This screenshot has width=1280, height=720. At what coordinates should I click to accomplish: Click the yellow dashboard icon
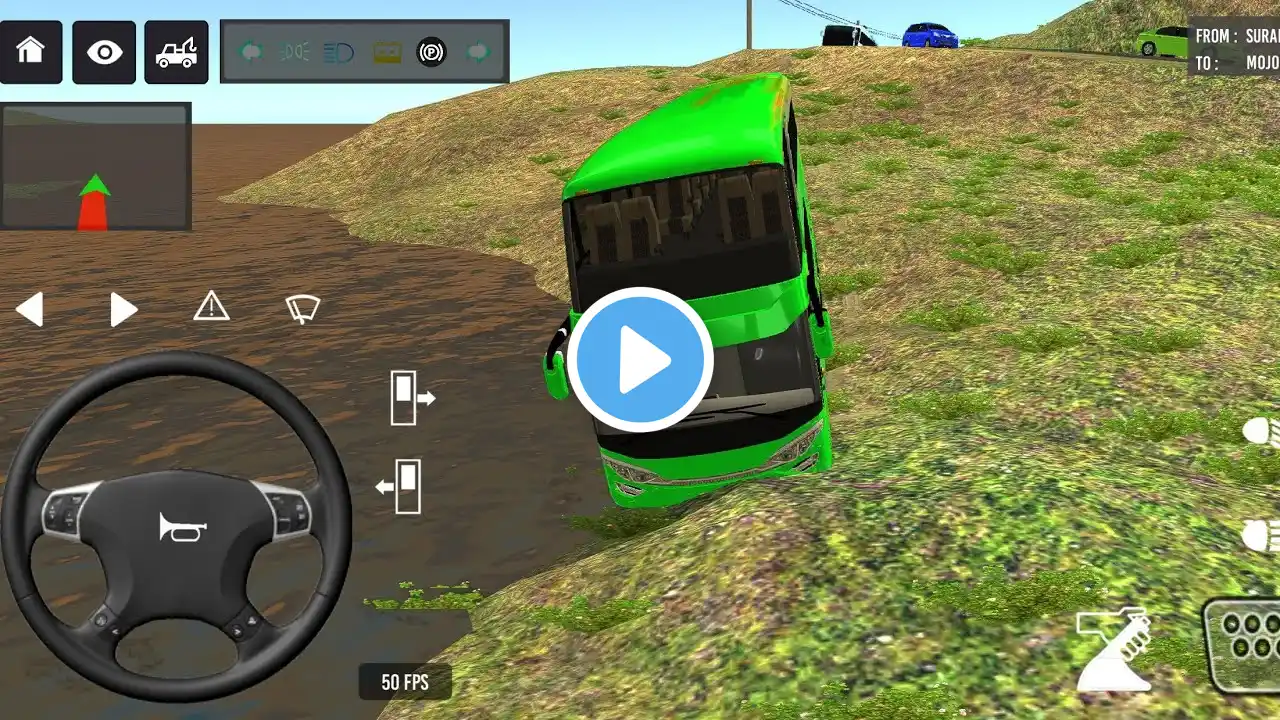point(387,51)
